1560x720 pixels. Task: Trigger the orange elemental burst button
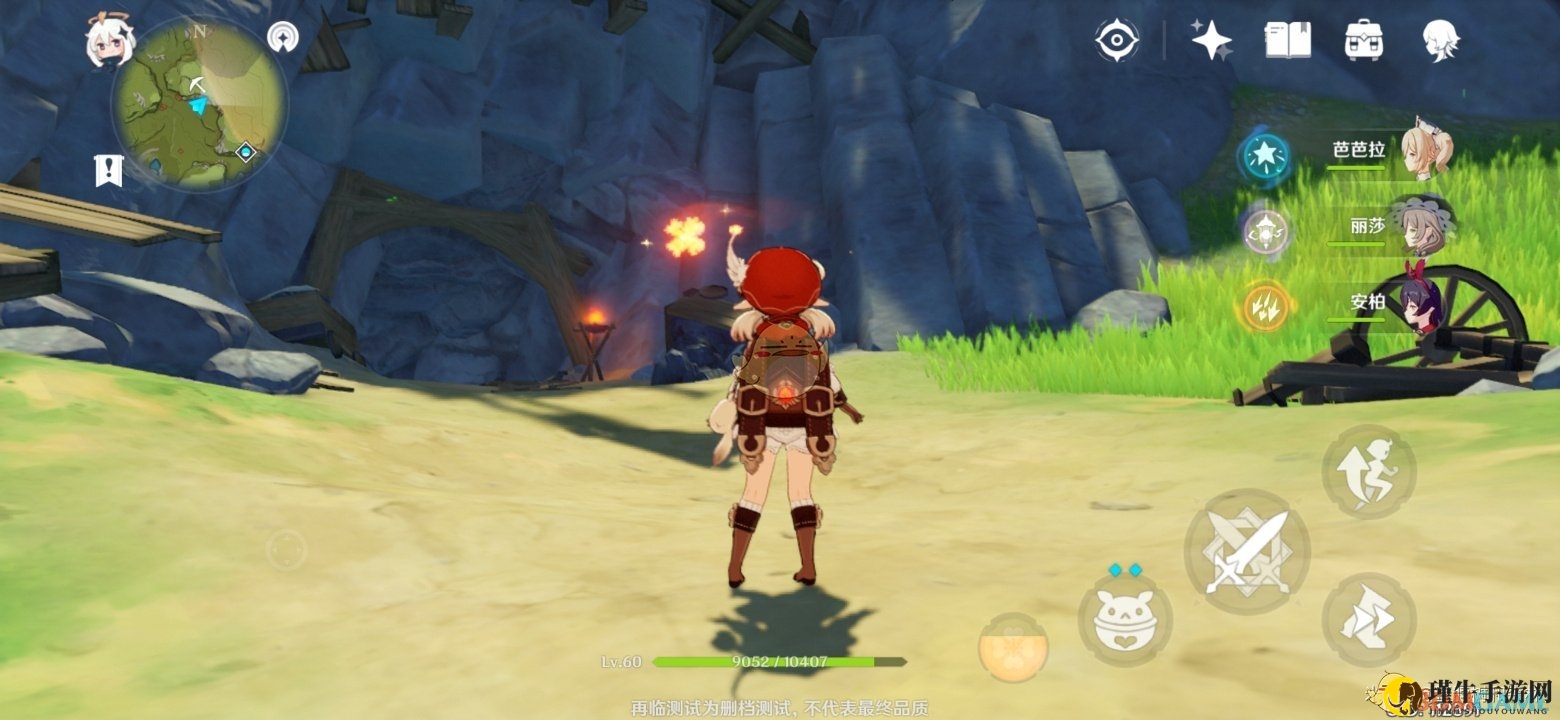pos(1012,648)
